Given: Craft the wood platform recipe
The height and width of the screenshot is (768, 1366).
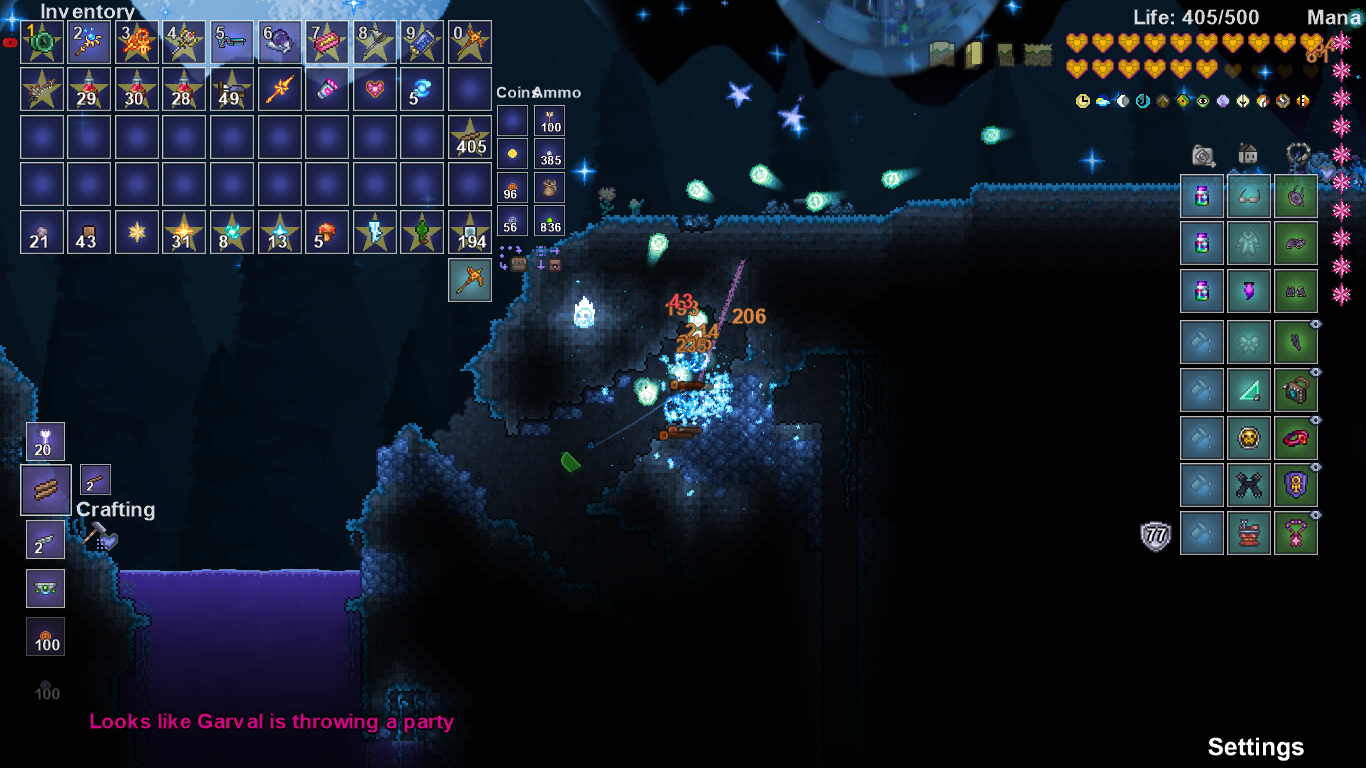Looking at the screenshot, I should tap(46, 490).
